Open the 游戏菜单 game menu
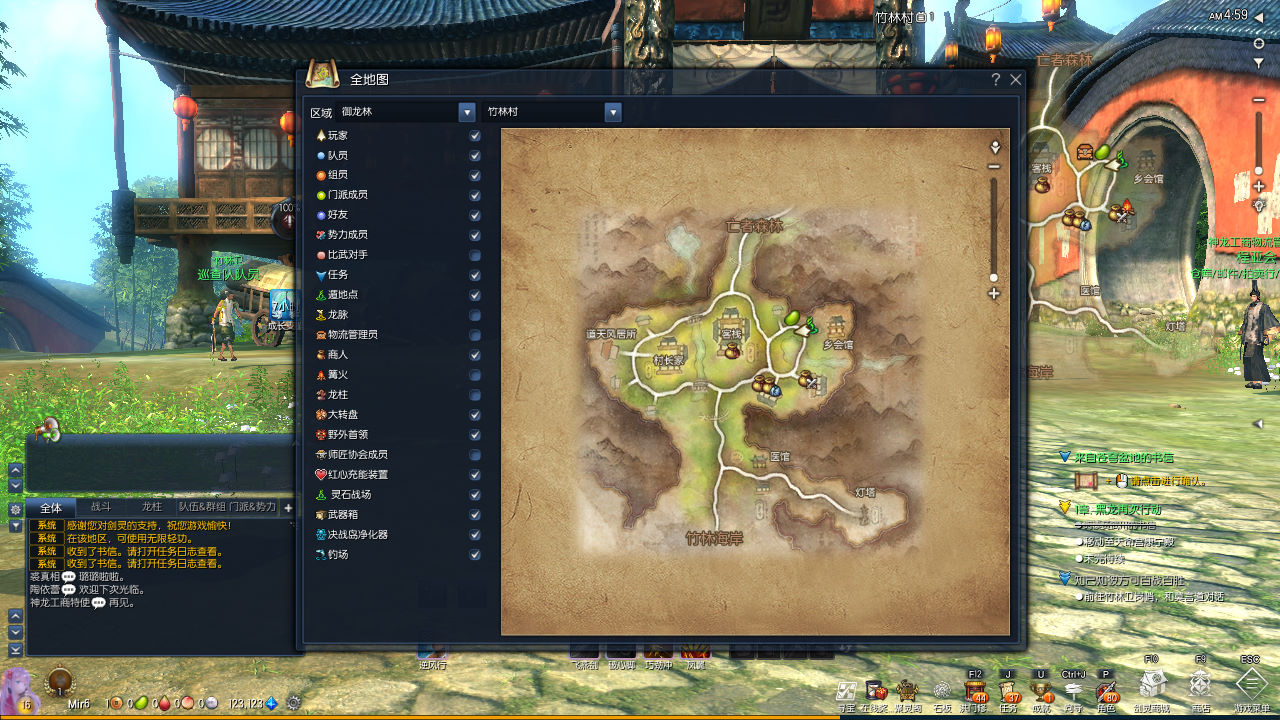This screenshot has width=1280, height=720. 1251,685
